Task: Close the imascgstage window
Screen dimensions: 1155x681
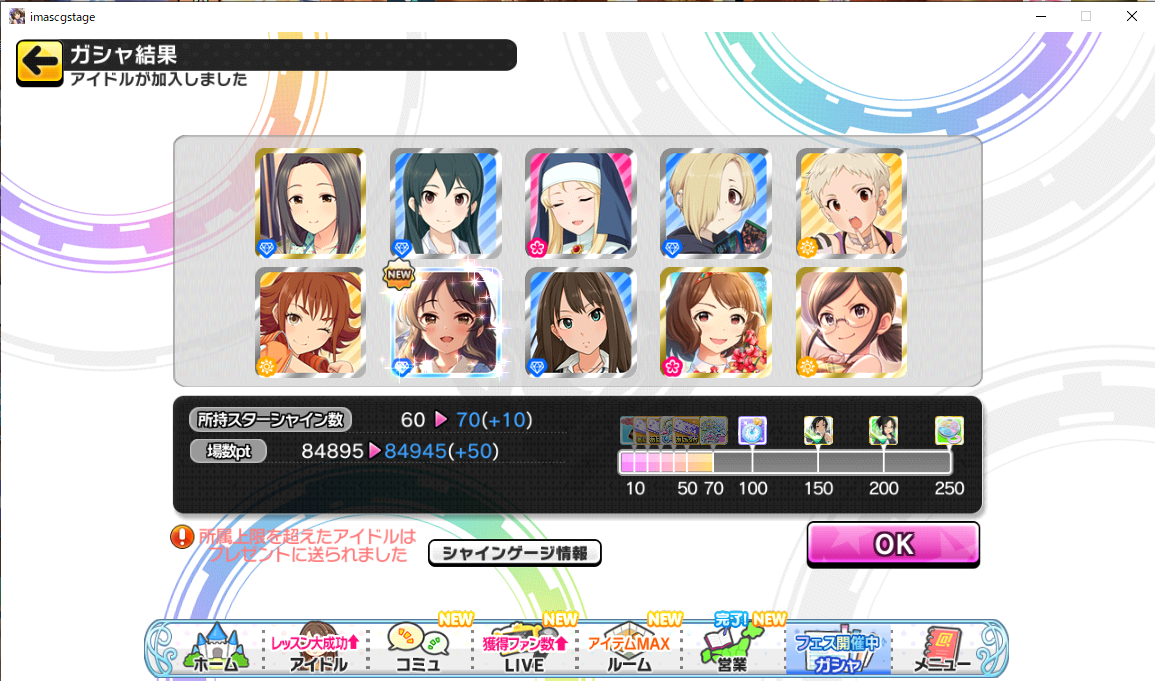Action: pos(1131,16)
